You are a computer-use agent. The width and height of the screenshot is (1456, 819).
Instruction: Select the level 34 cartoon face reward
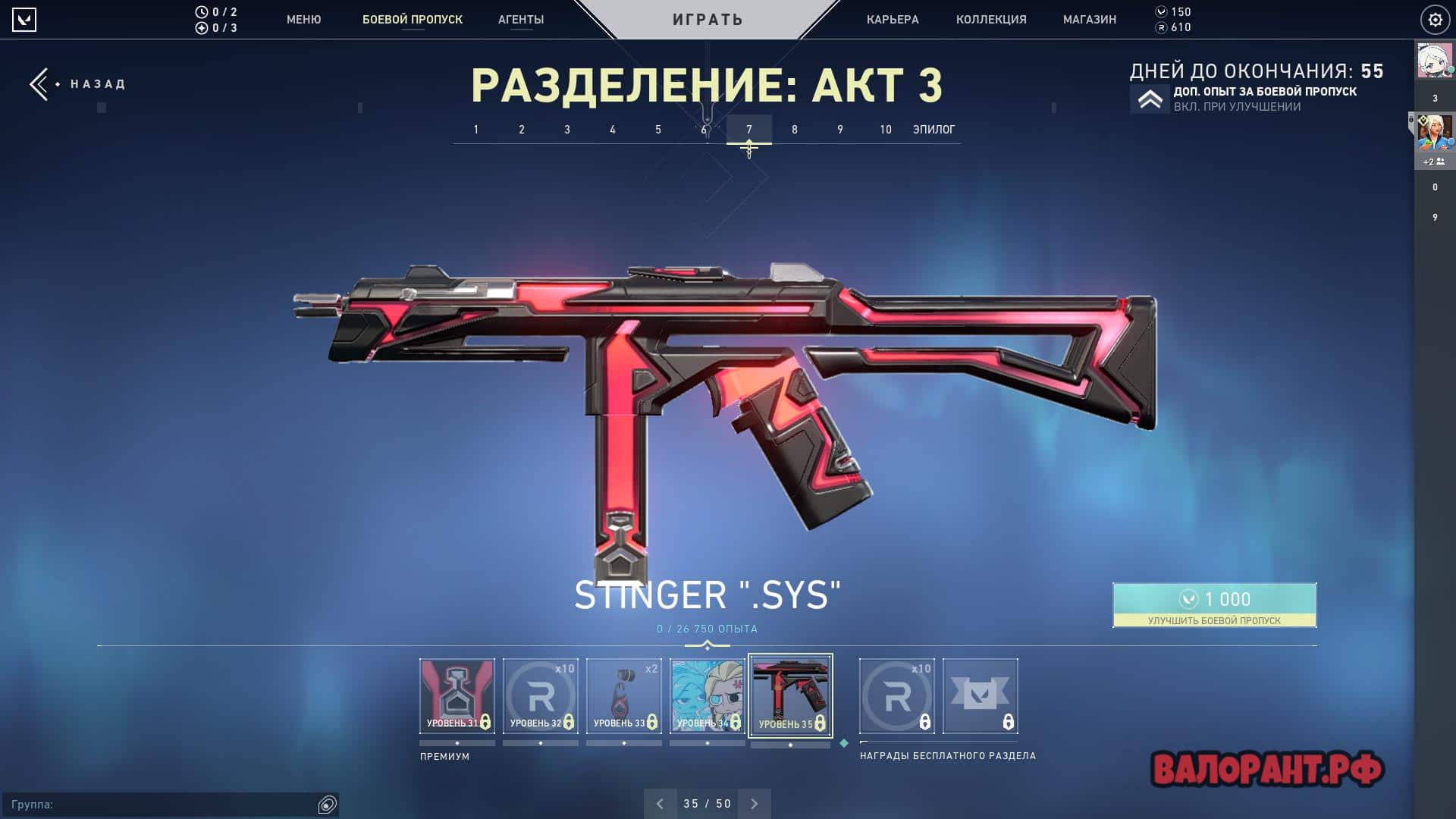coord(708,696)
